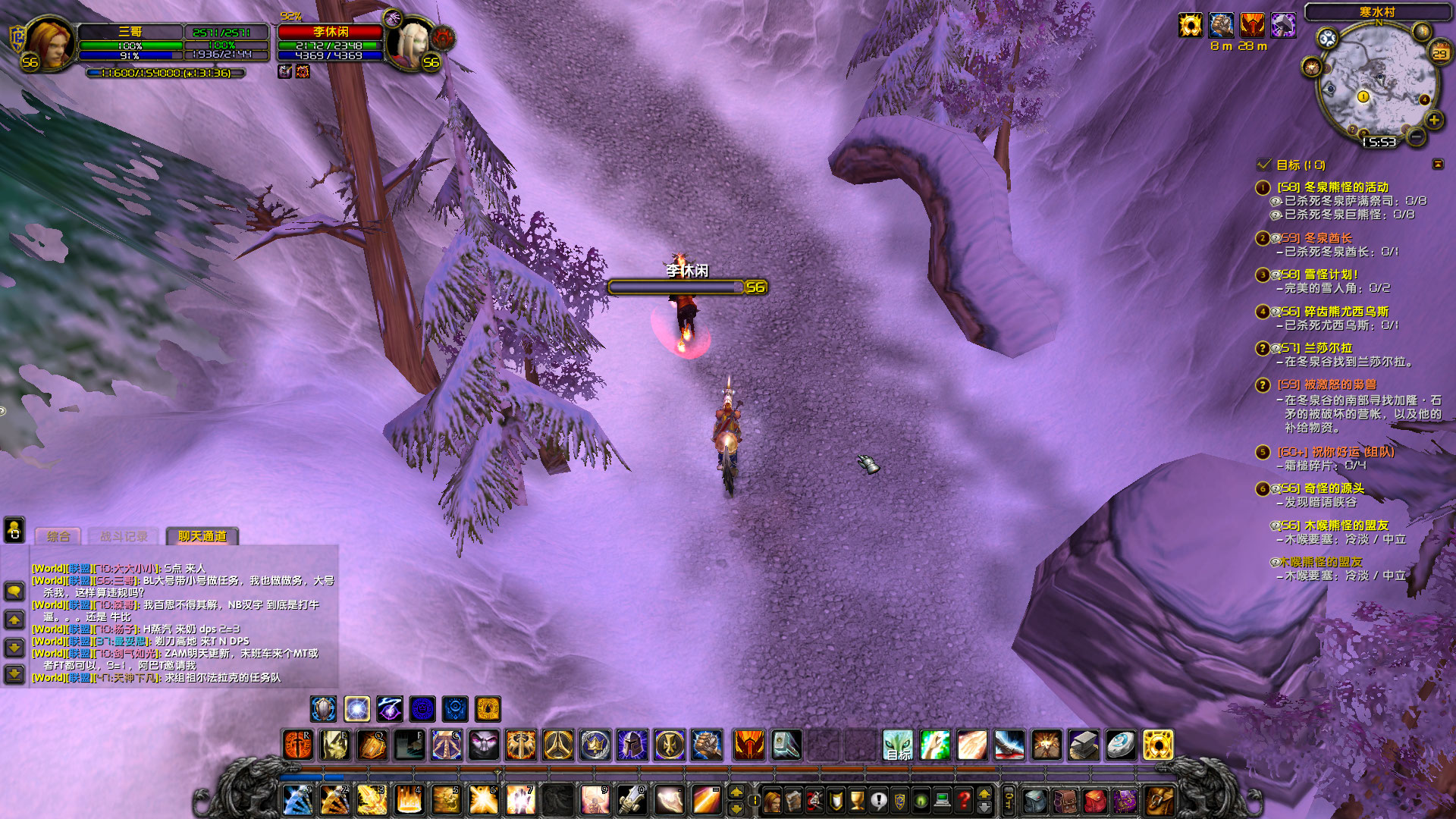The height and width of the screenshot is (819, 1456).
Task: Switch to the 综合 chat tab
Action: (x=59, y=536)
